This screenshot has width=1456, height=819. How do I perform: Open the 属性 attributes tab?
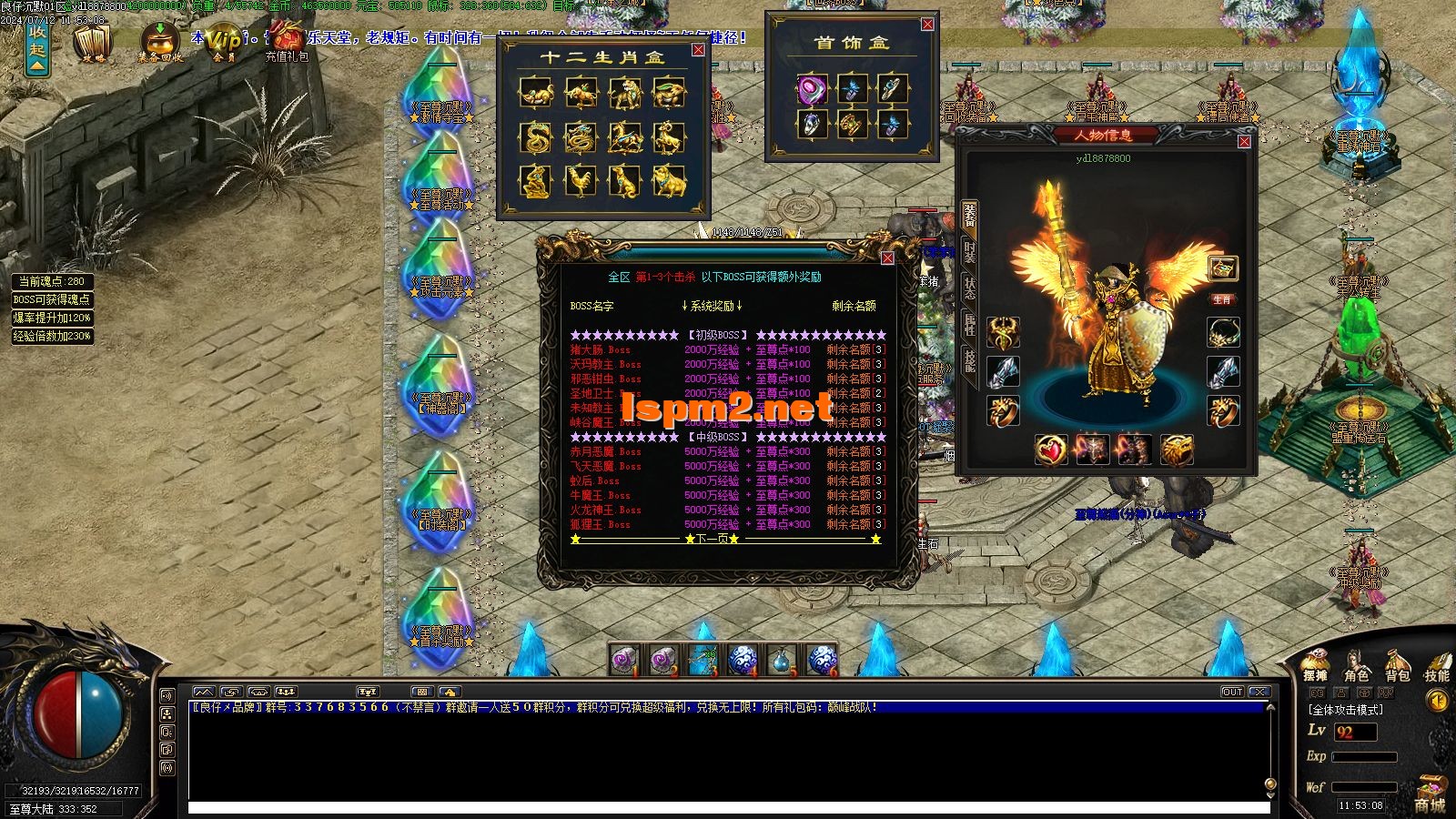(x=970, y=325)
